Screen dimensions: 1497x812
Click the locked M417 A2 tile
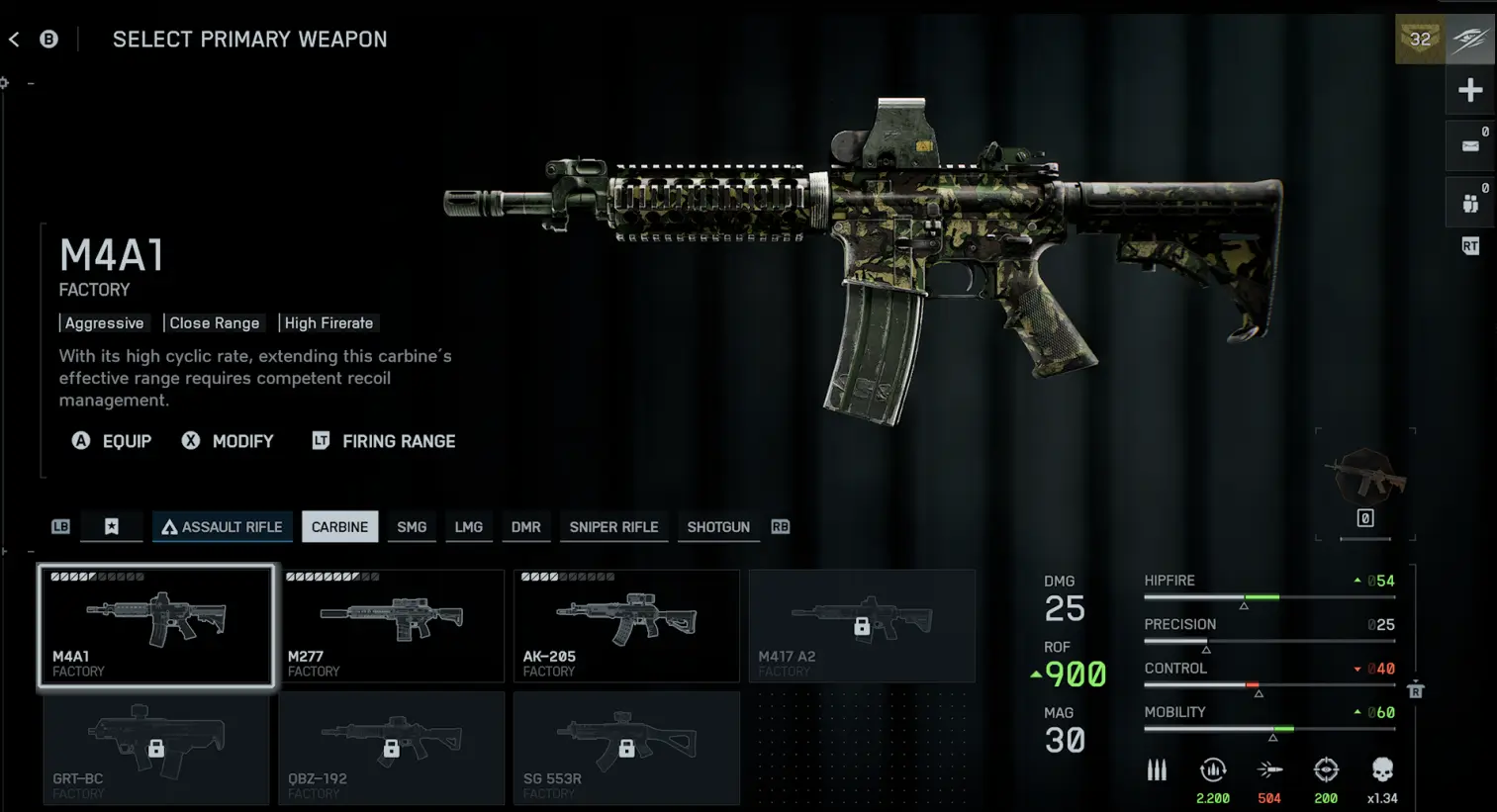[x=862, y=625]
